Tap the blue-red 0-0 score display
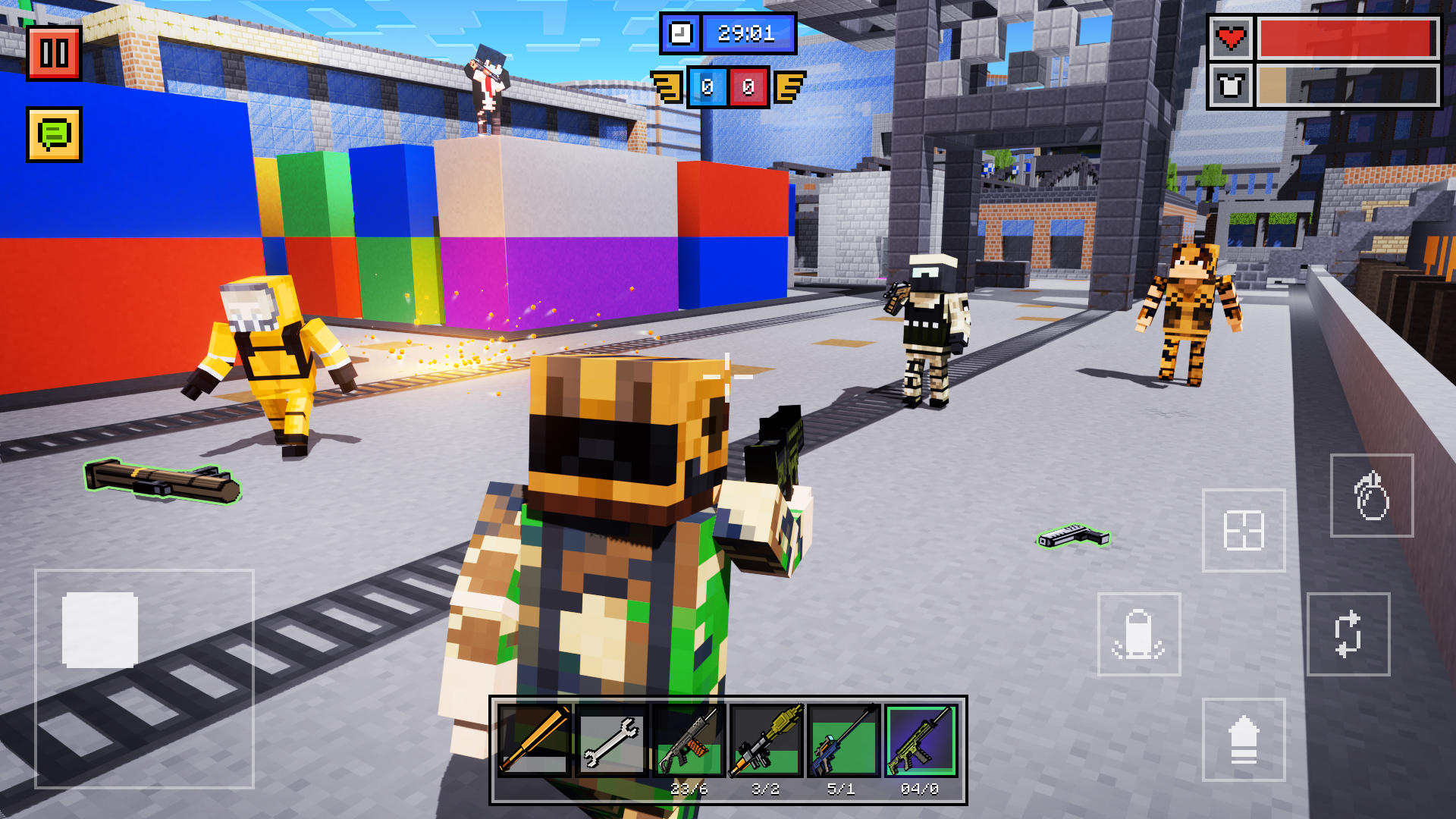 coord(728,86)
